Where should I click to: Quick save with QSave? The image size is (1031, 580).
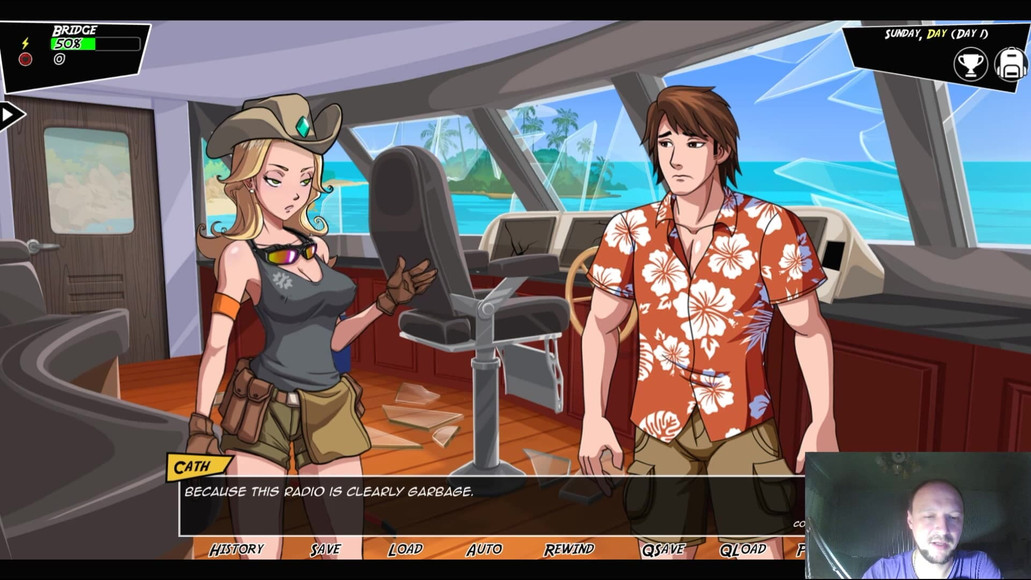662,549
